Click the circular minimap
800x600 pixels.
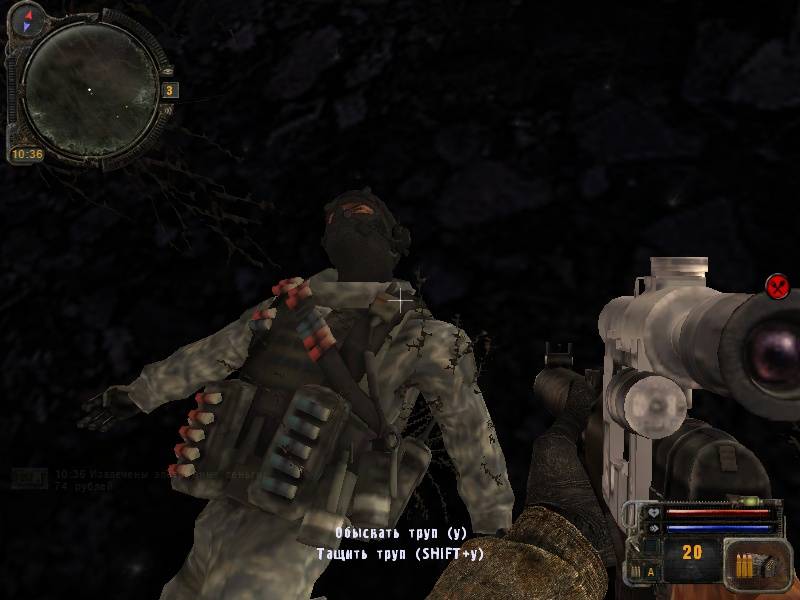click(x=88, y=86)
